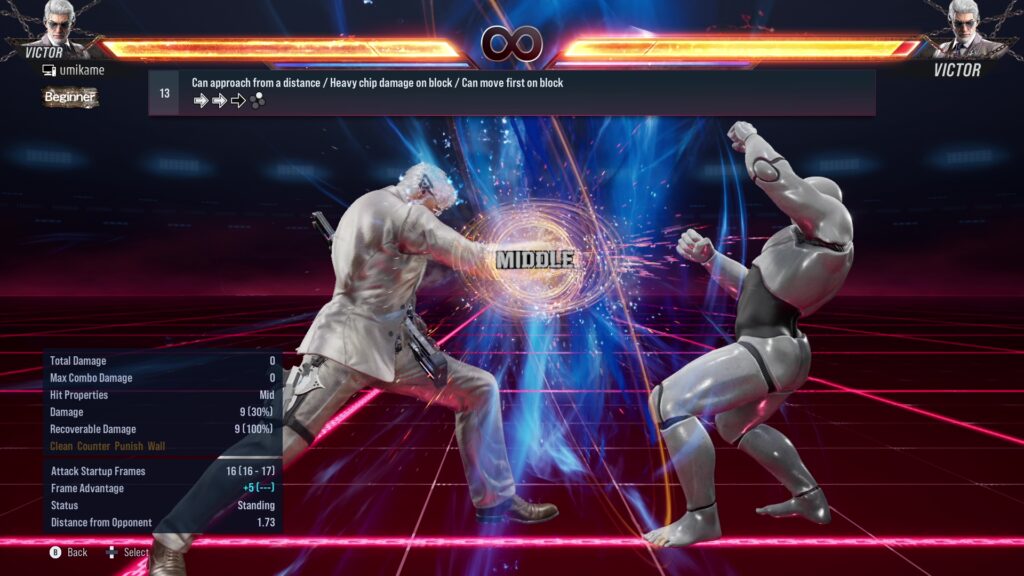
Task: Click the umikame player name tag
Action: pos(73,71)
